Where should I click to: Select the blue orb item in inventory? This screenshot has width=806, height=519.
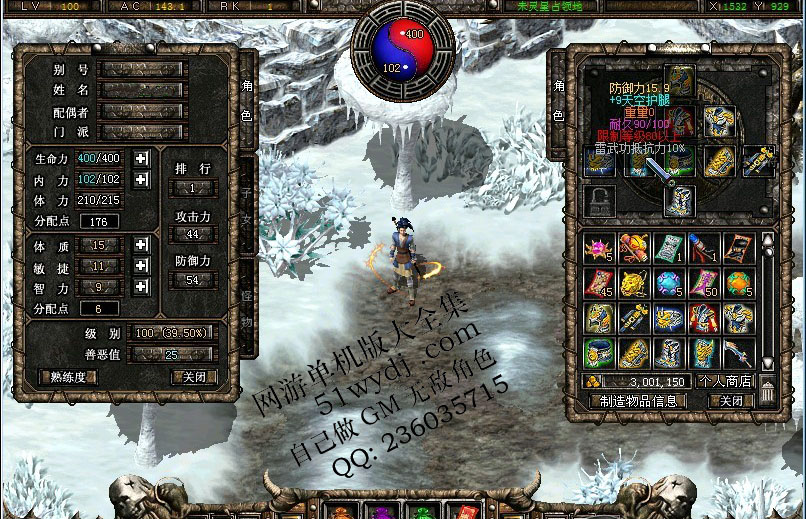point(667,283)
